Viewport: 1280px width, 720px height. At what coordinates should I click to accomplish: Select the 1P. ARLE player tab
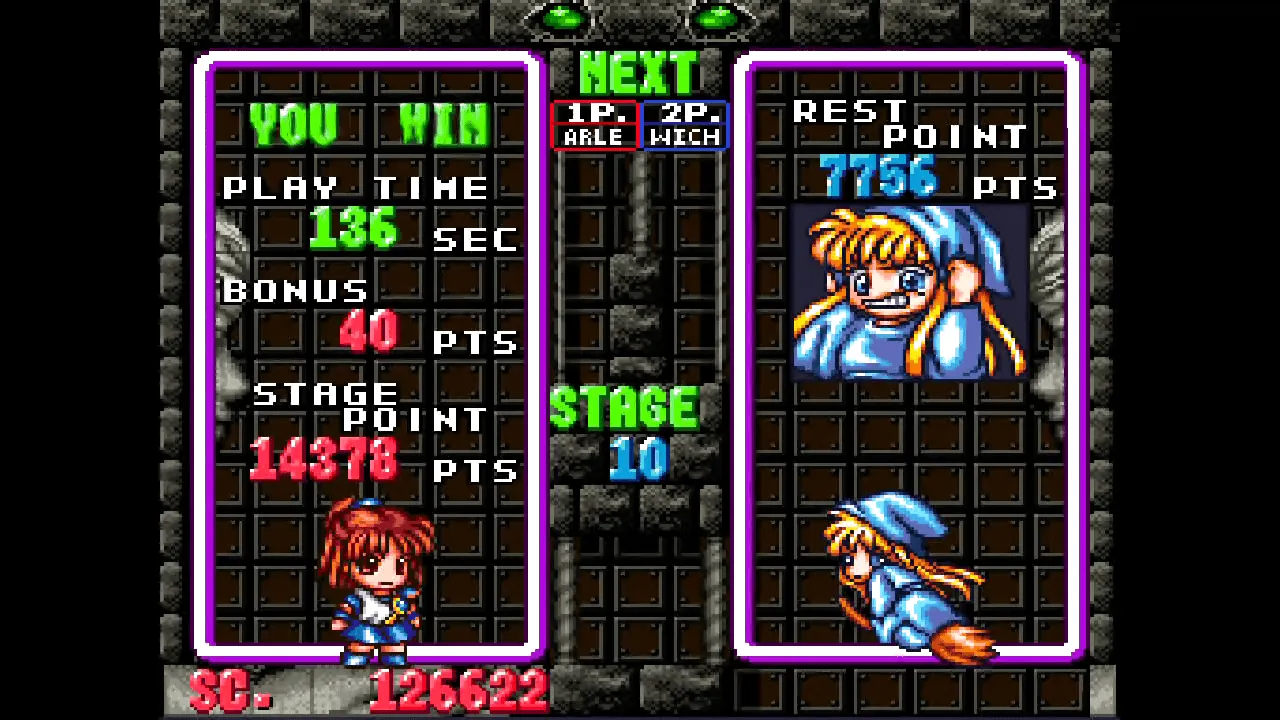point(594,125)
